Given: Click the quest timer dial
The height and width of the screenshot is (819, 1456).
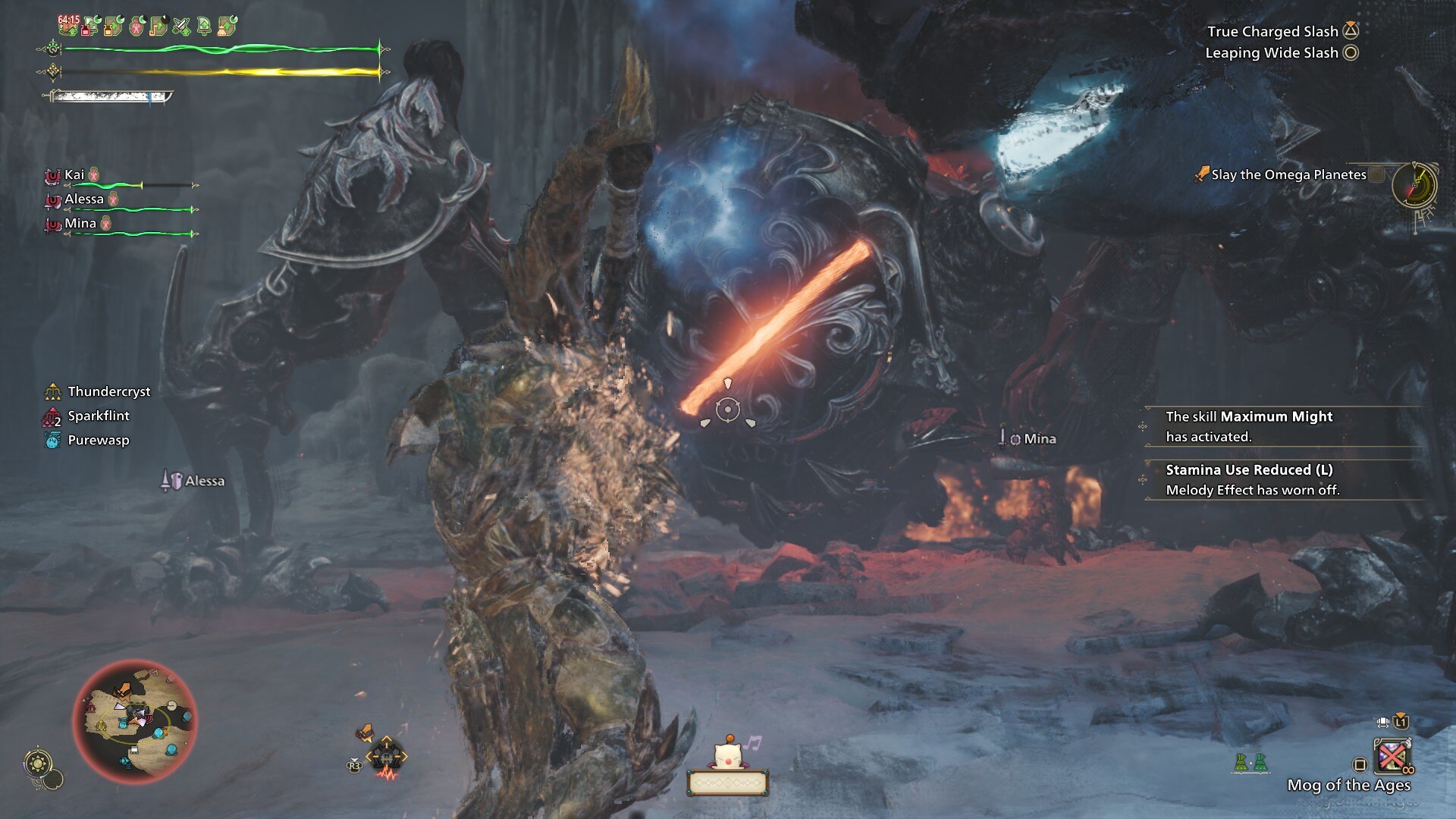Looking at the screenshot, I should pyautogui.click(x=1415, y=184).
